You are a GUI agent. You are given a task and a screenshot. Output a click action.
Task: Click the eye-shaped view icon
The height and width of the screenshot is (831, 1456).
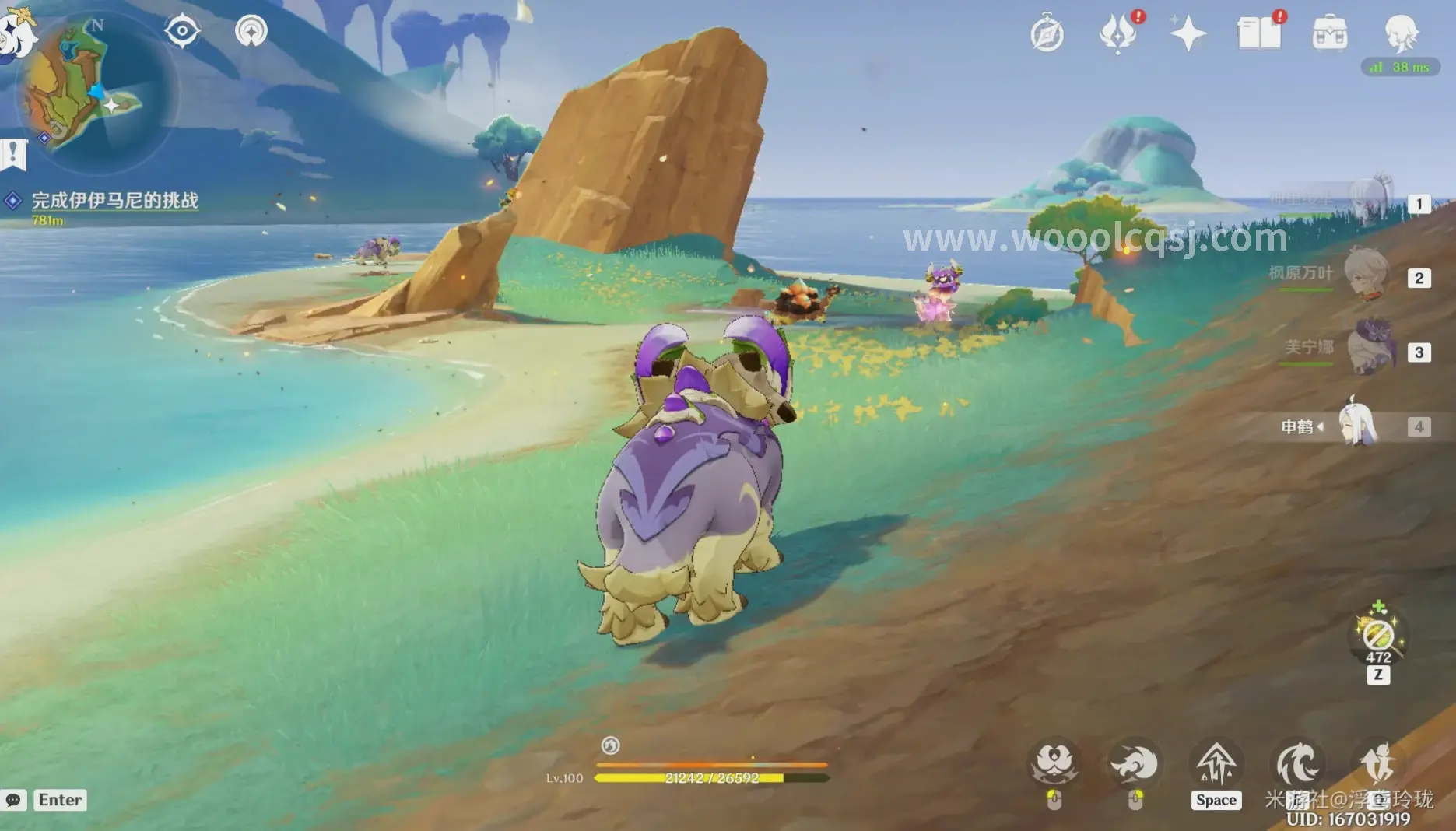tap(182, 31)
